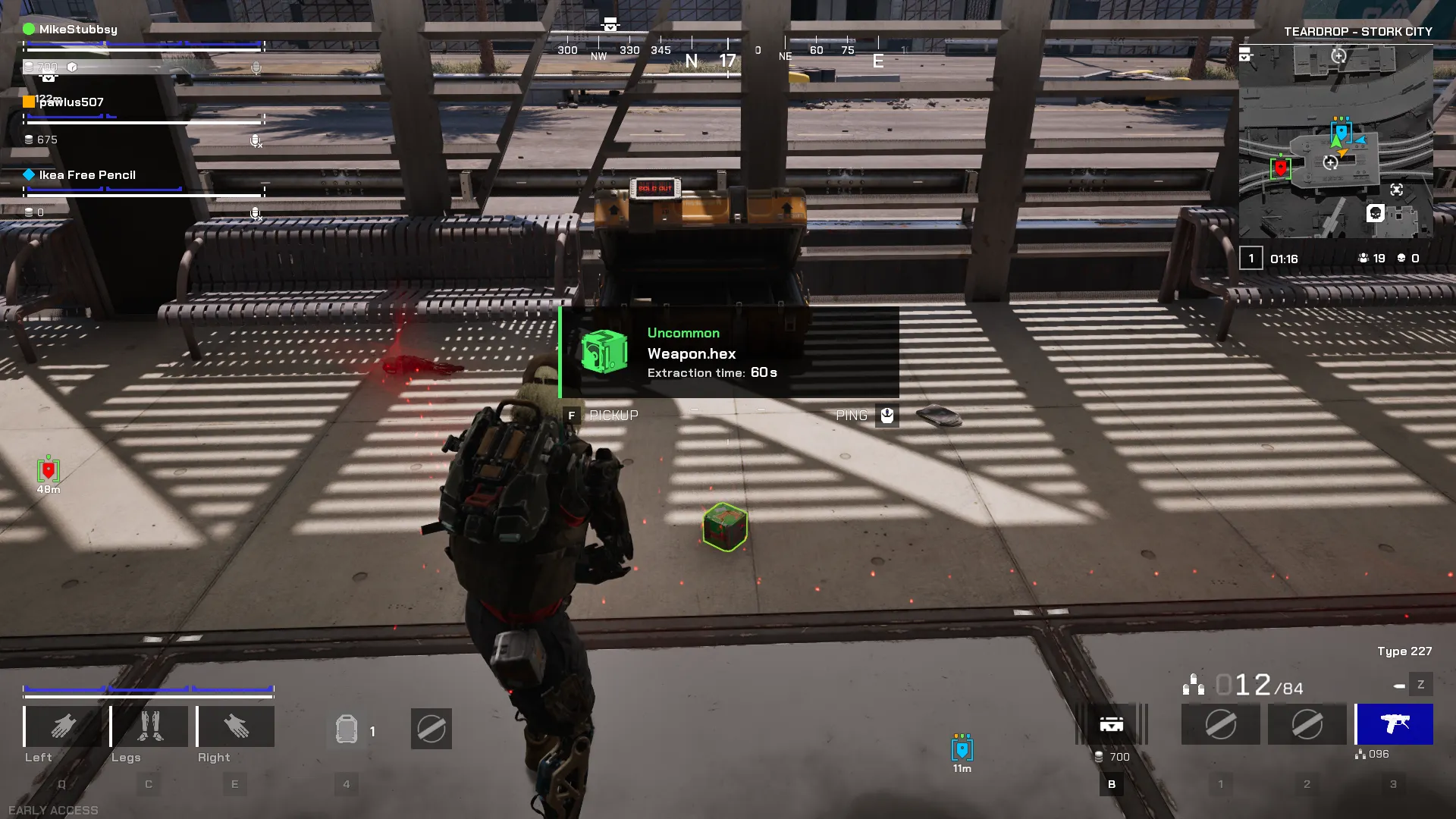Click the red skull marker on minimap

pos(1281,168)
